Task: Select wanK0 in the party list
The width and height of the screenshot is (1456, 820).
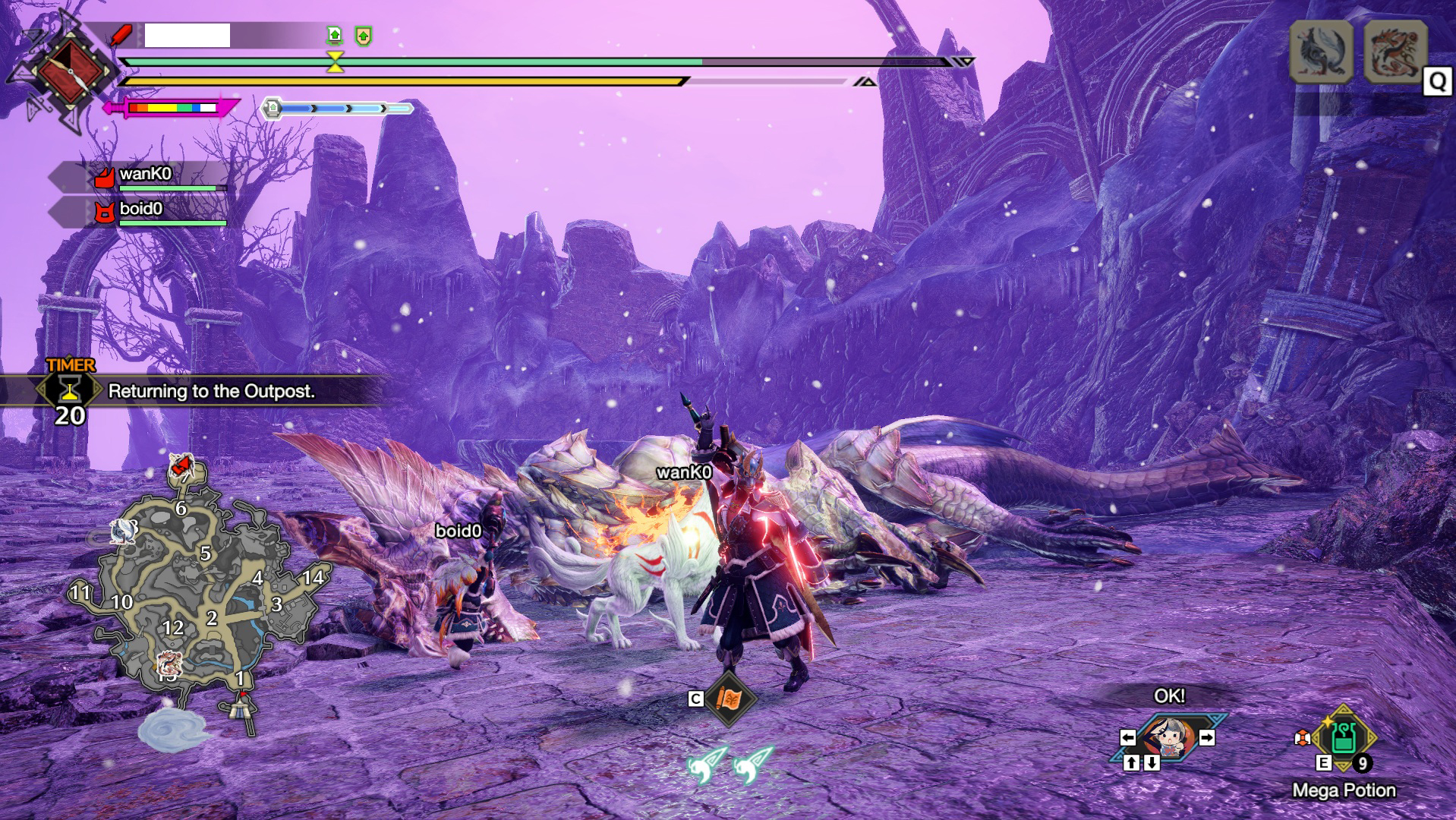Action: 144,175
